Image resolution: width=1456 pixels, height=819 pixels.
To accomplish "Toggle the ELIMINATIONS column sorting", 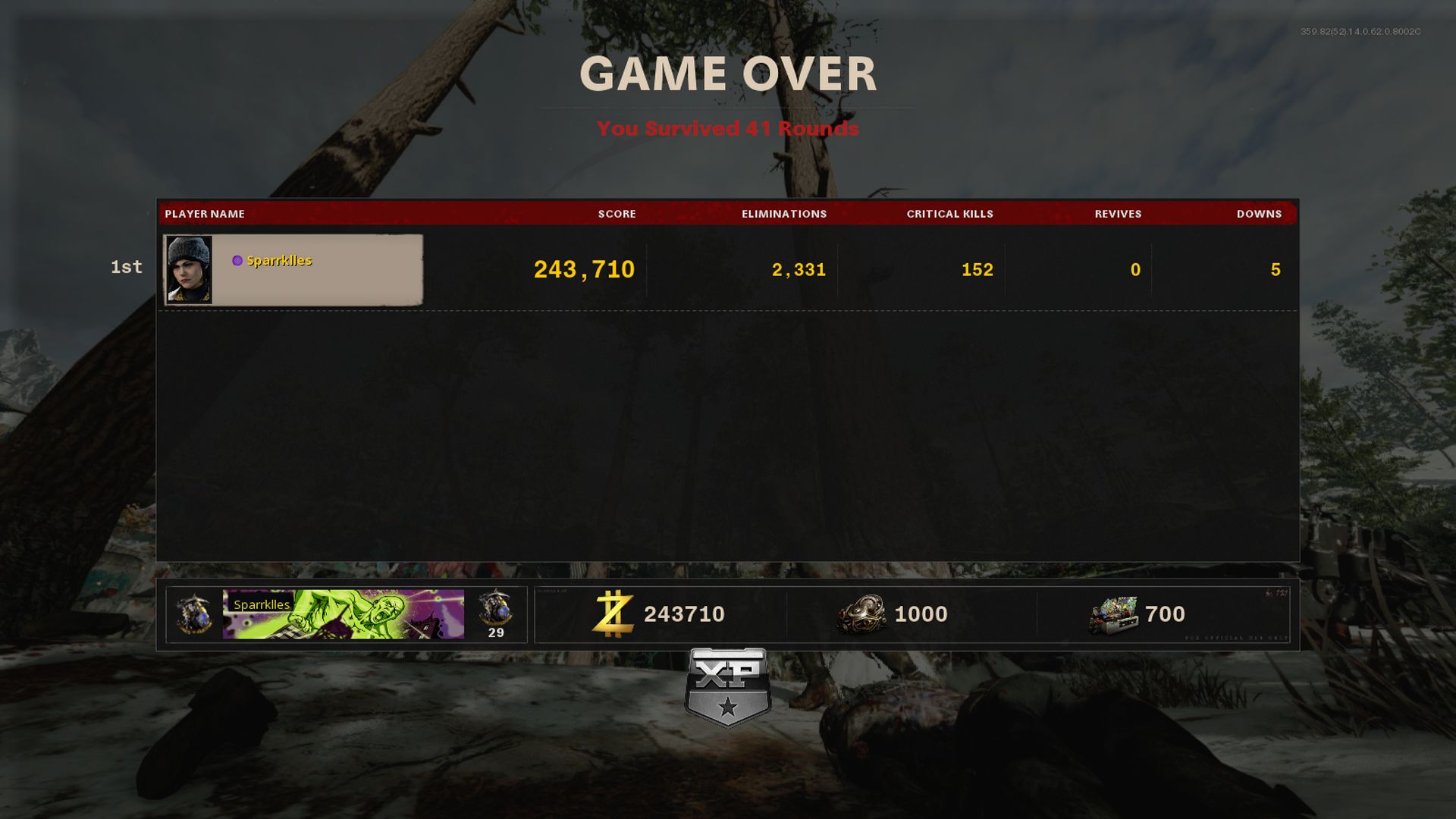I will pos(784,214).
